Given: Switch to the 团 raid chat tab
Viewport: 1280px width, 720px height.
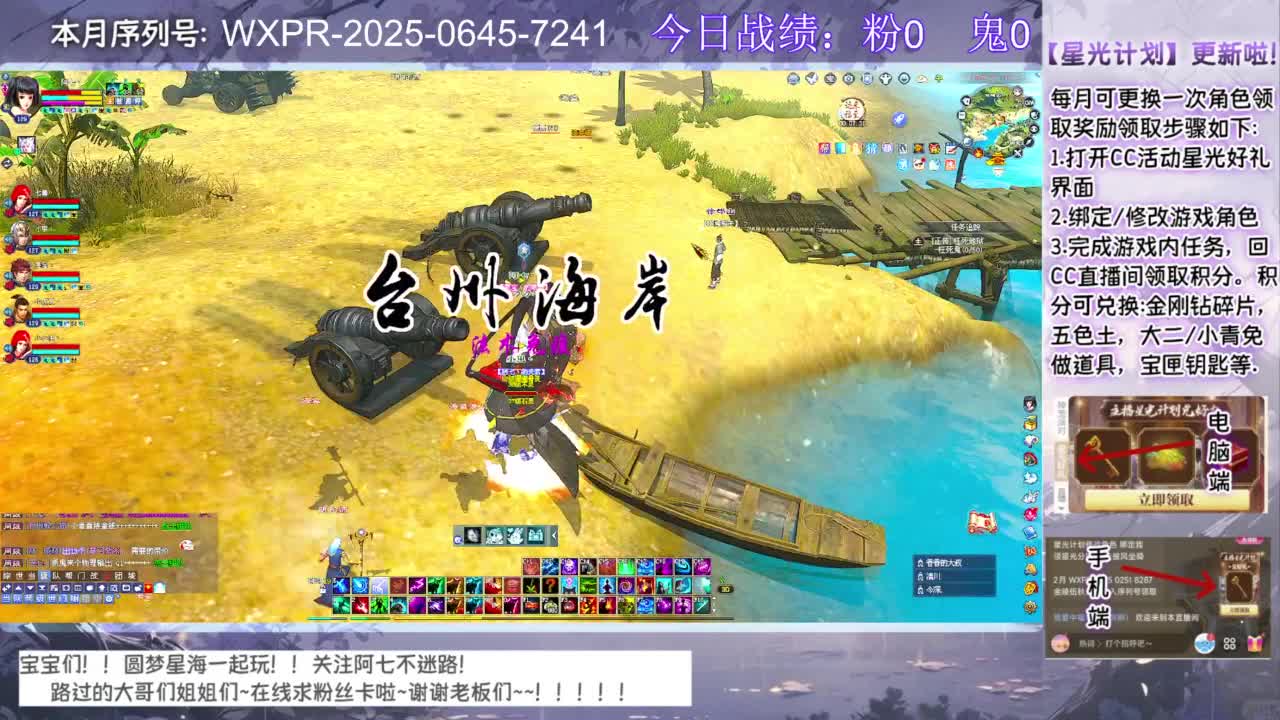Looking at the screenshot, I should [x=119, y=576].
